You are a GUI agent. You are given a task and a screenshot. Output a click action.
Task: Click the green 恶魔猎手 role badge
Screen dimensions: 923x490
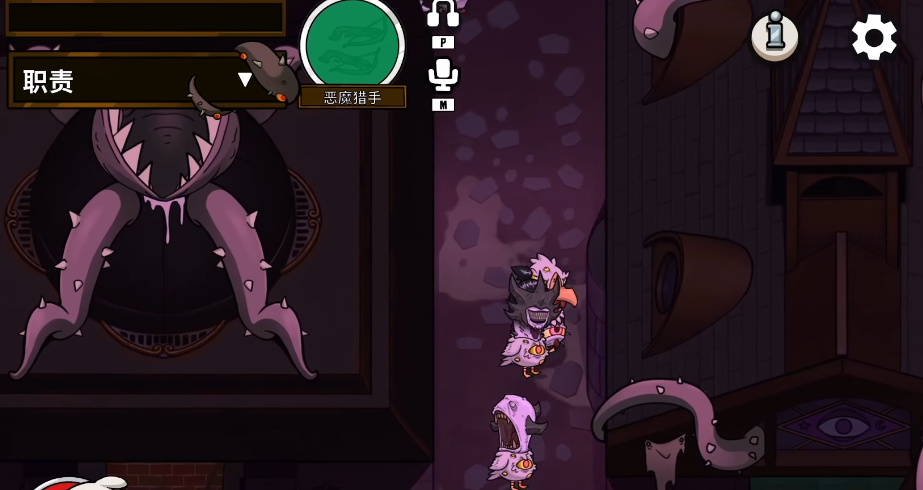(x=352, y=45)
